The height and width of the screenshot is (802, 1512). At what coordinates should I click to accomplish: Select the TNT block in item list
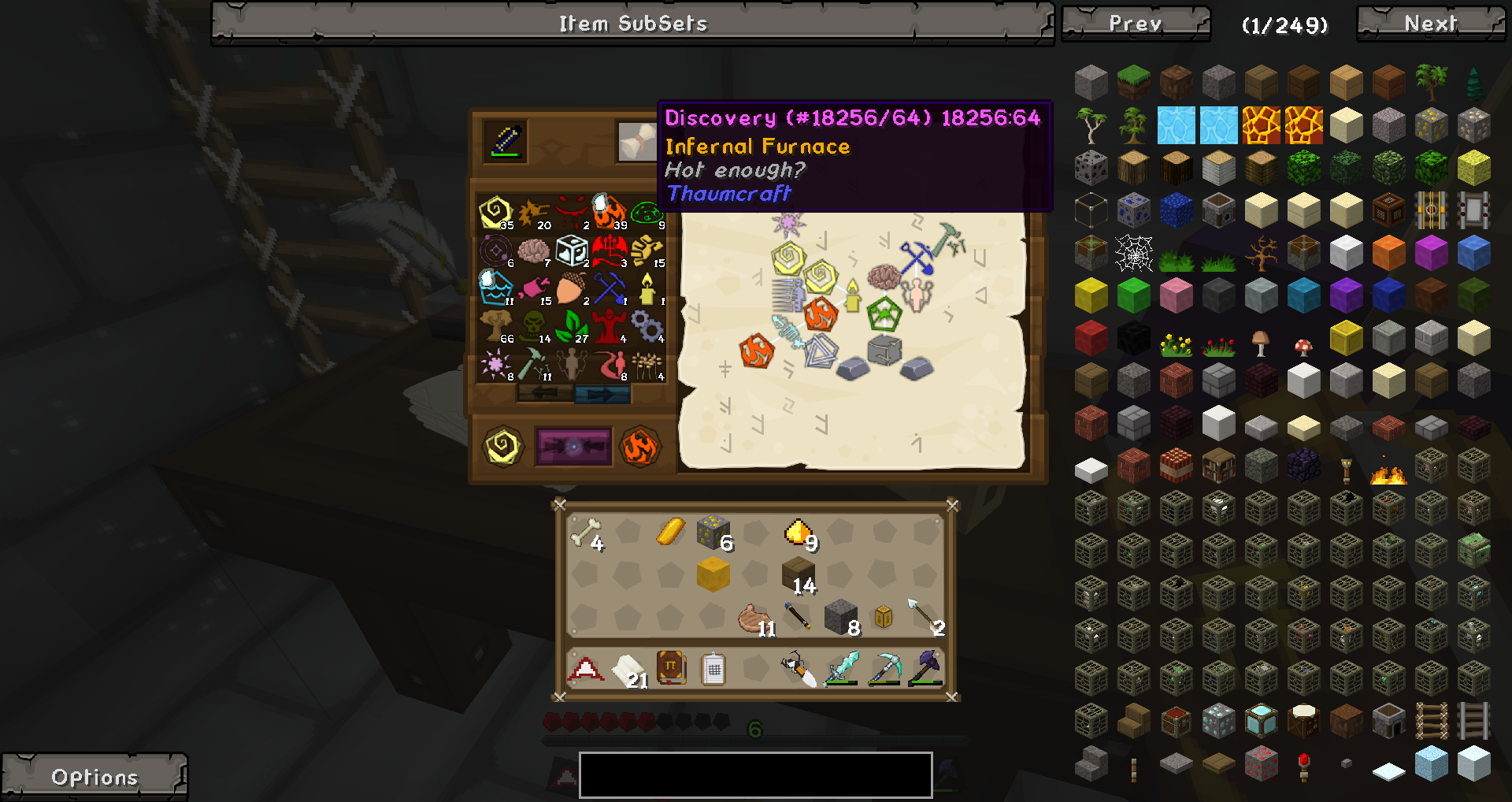coord(1176,465)
